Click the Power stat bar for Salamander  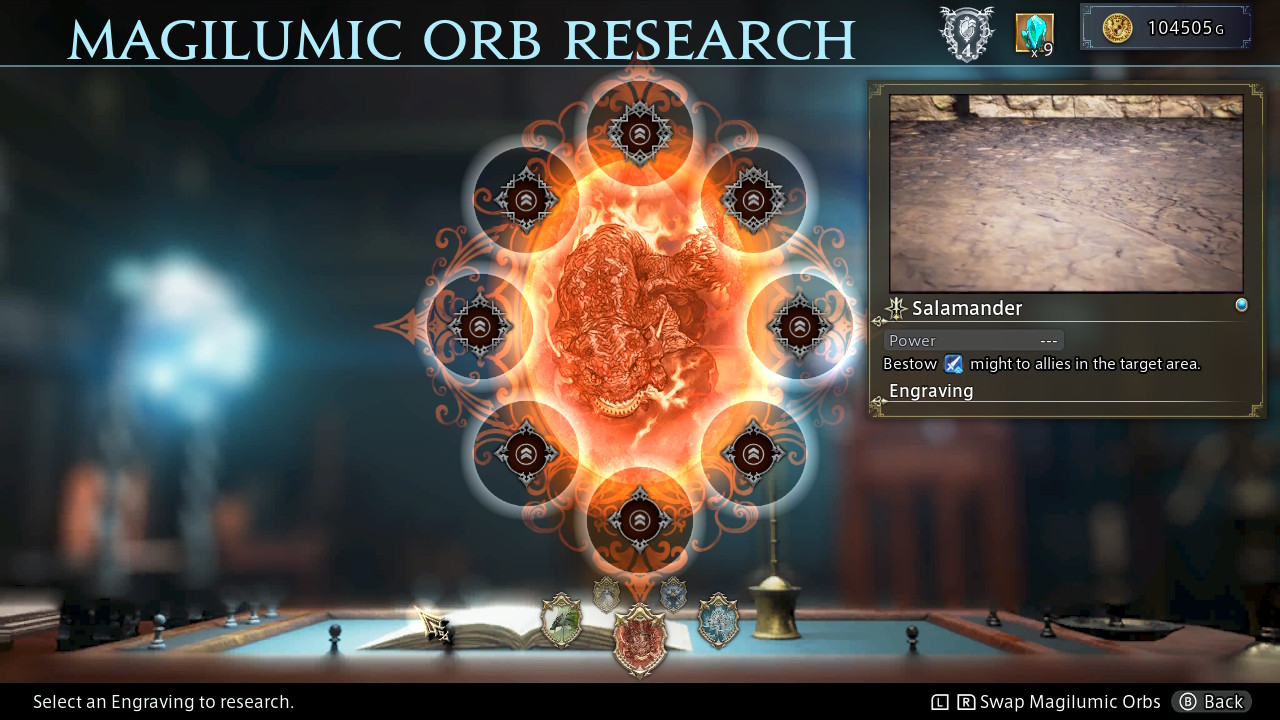tap(973, 340)
